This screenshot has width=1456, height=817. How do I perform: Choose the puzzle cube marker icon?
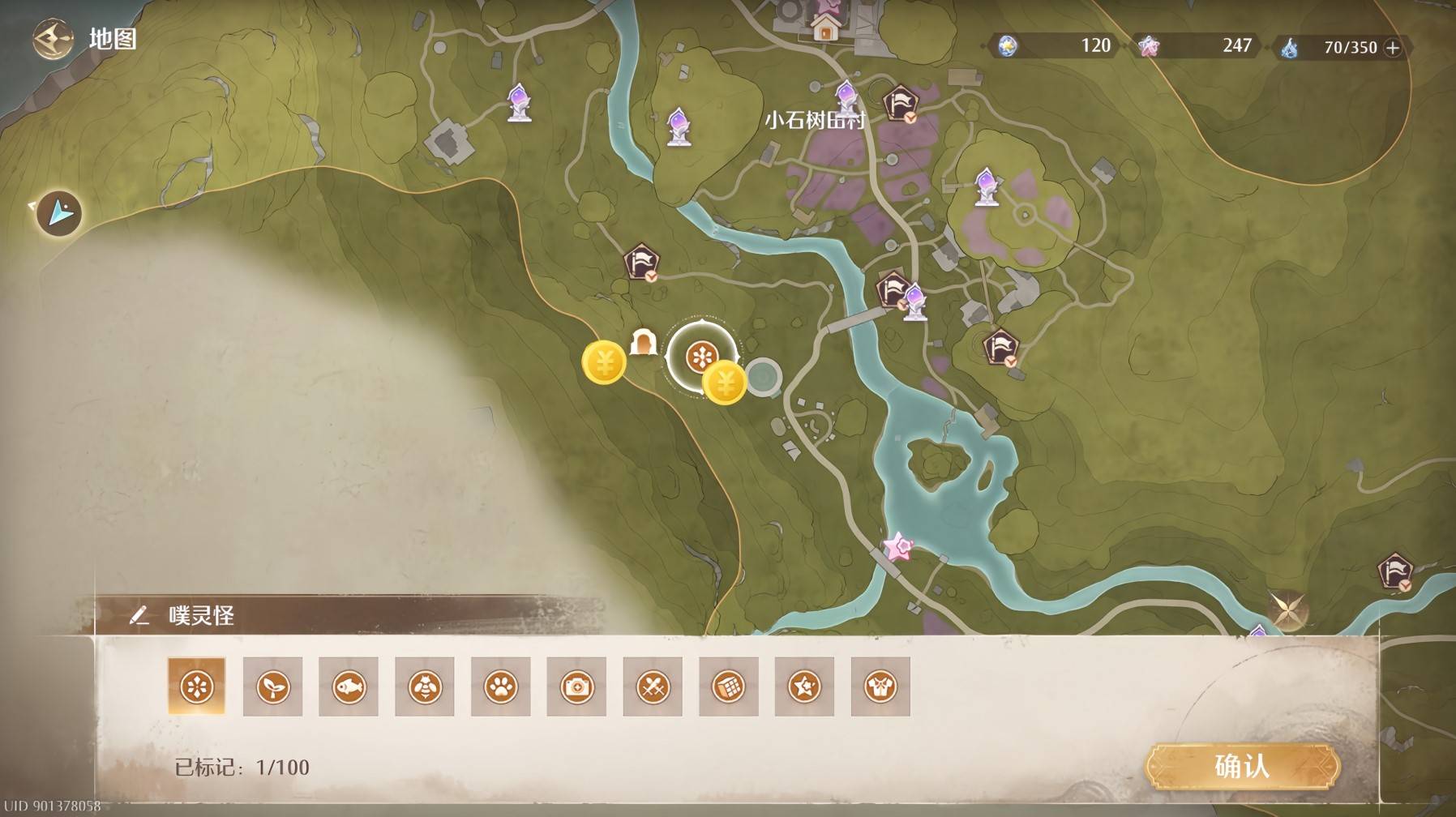(x=729, y=687)
